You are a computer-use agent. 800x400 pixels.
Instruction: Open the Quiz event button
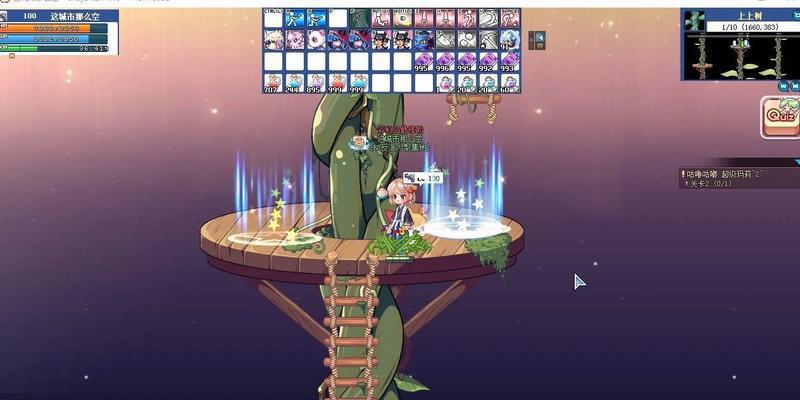(780, 117)
